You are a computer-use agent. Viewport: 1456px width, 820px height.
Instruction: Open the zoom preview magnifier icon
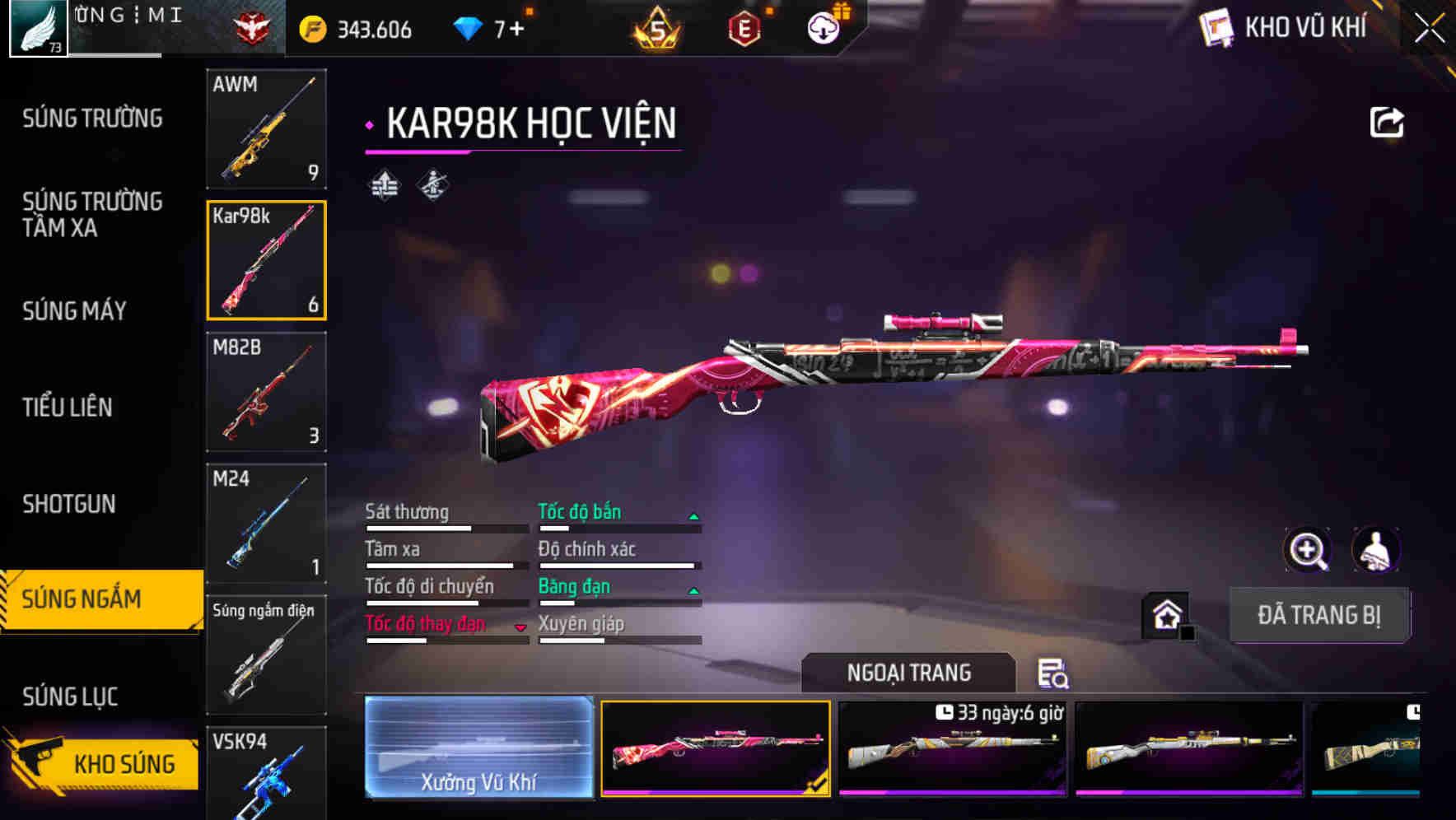pos(1309,550)
